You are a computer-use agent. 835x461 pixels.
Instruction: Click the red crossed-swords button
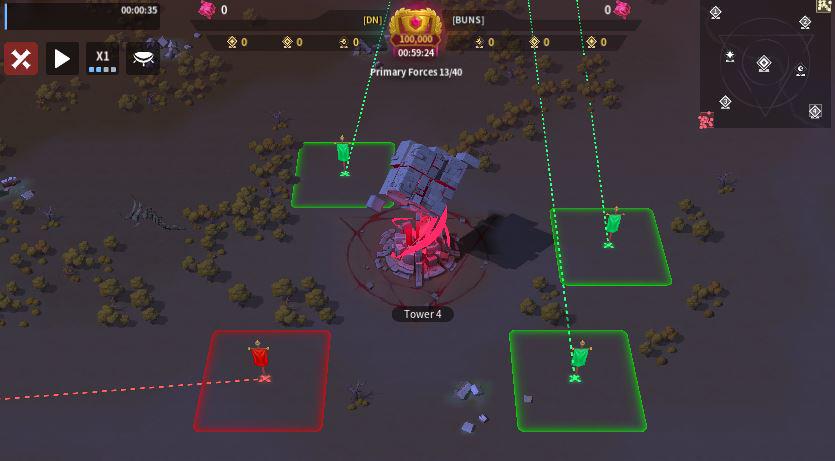pyautogui.click(x=21, y=59)
